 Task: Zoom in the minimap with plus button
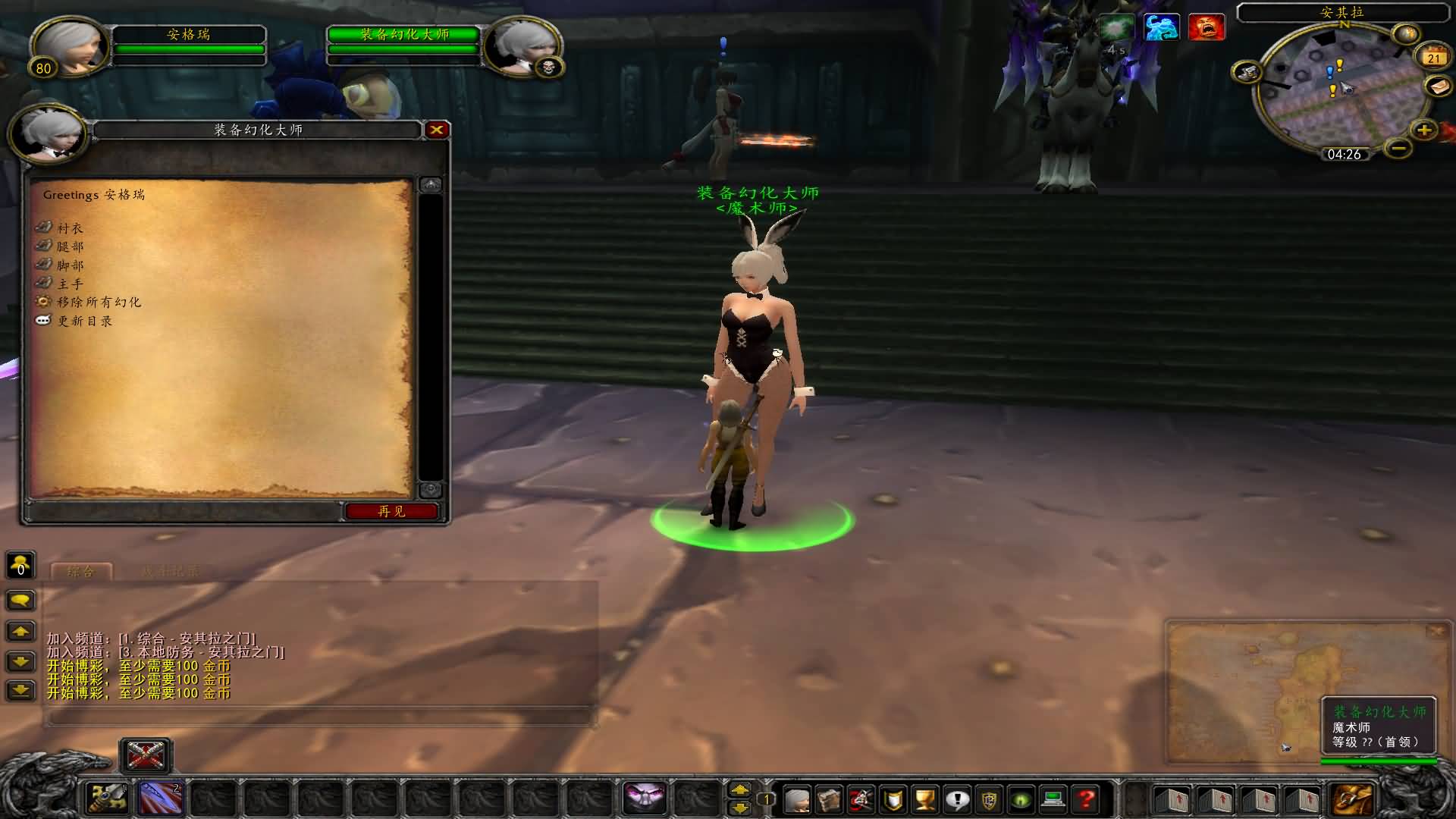1424,130
